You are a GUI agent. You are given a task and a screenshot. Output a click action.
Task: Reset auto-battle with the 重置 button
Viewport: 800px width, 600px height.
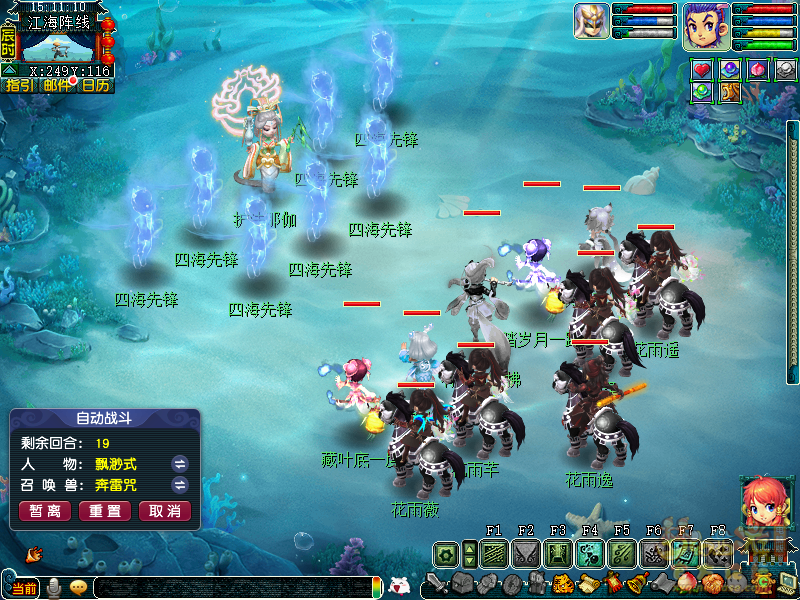click(104, 511)
